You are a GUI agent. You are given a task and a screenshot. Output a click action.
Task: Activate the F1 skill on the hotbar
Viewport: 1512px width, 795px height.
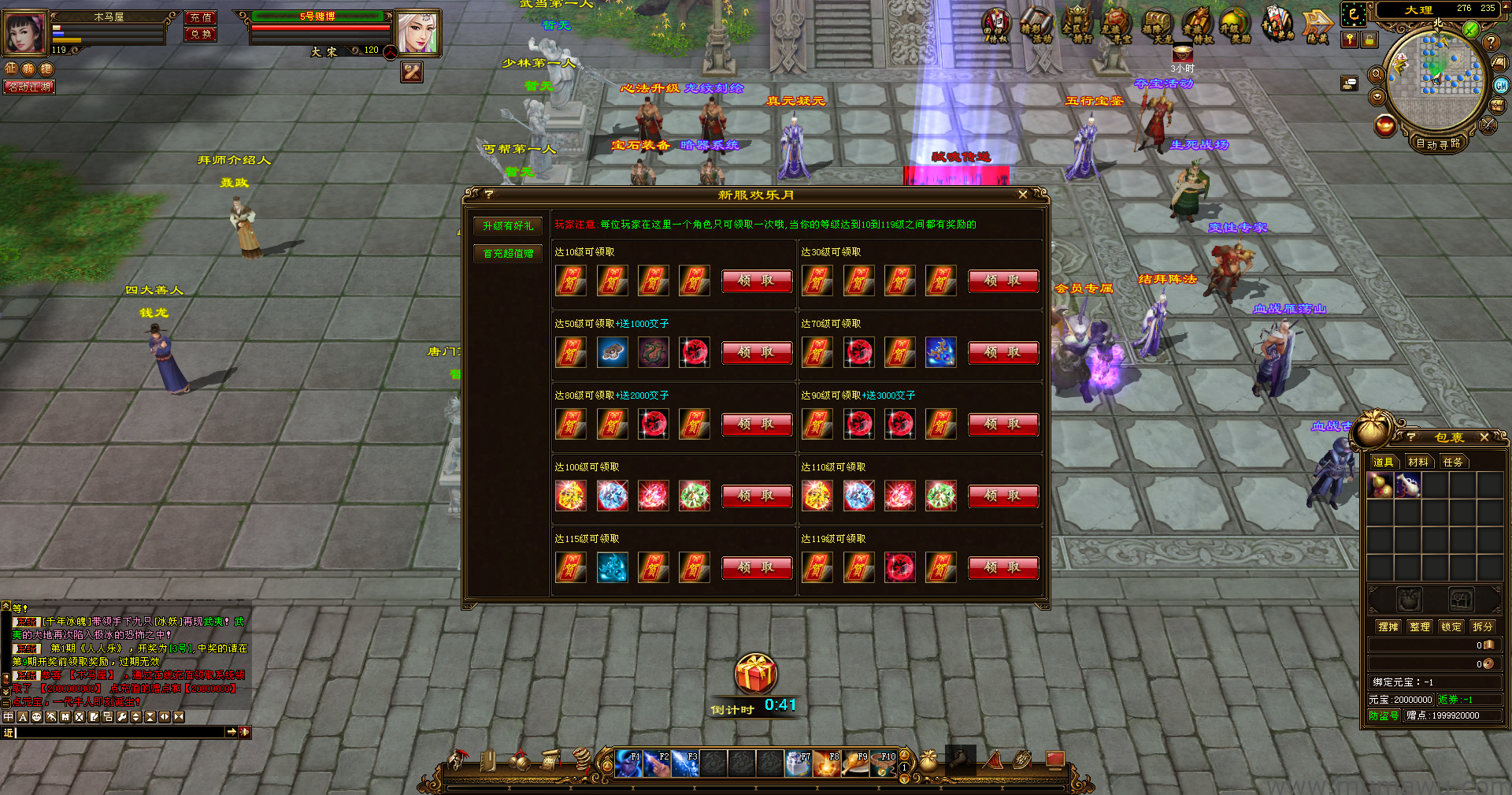click(x=628, y=764)
